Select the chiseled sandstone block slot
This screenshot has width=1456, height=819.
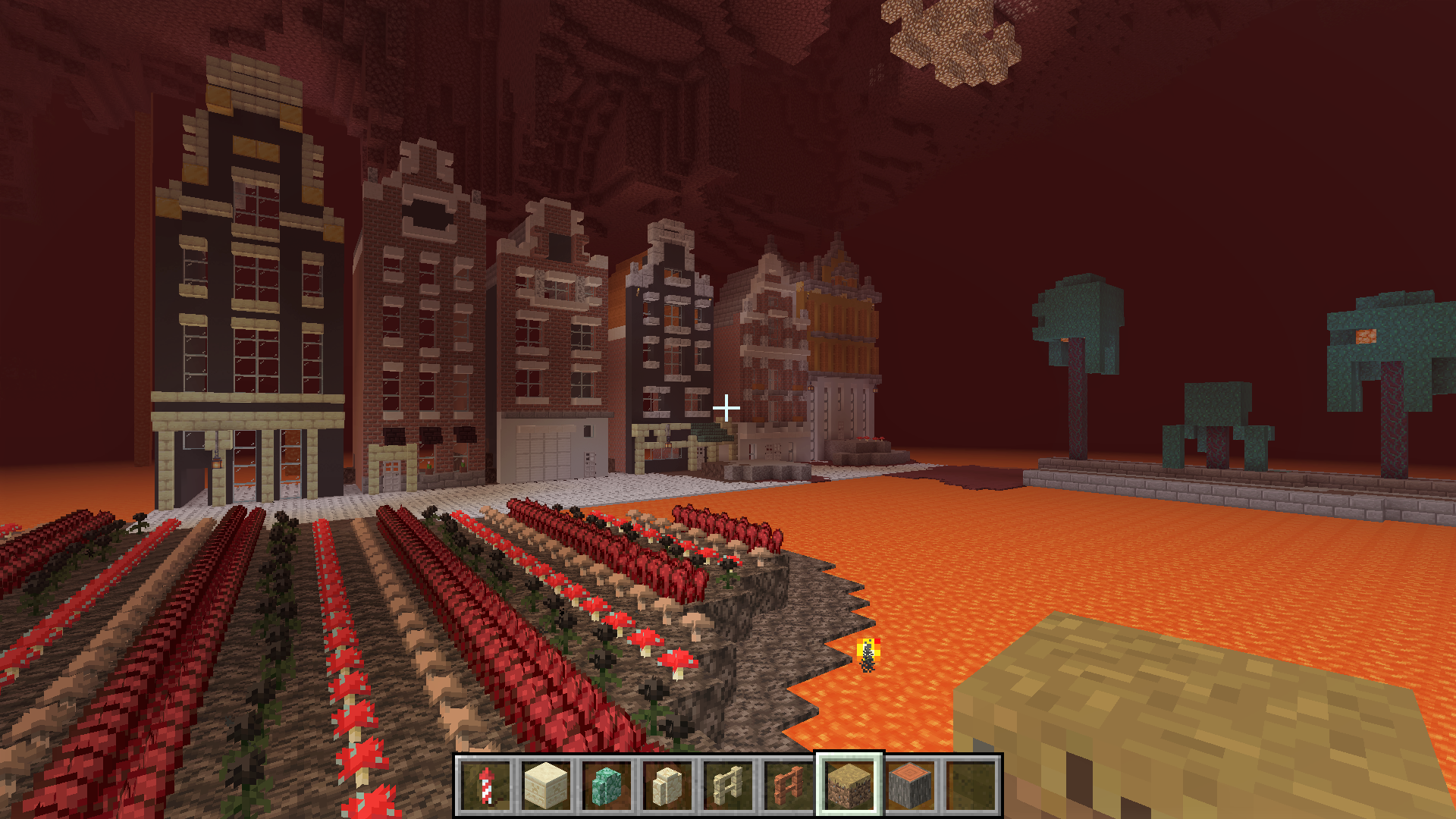coord(546,785)
